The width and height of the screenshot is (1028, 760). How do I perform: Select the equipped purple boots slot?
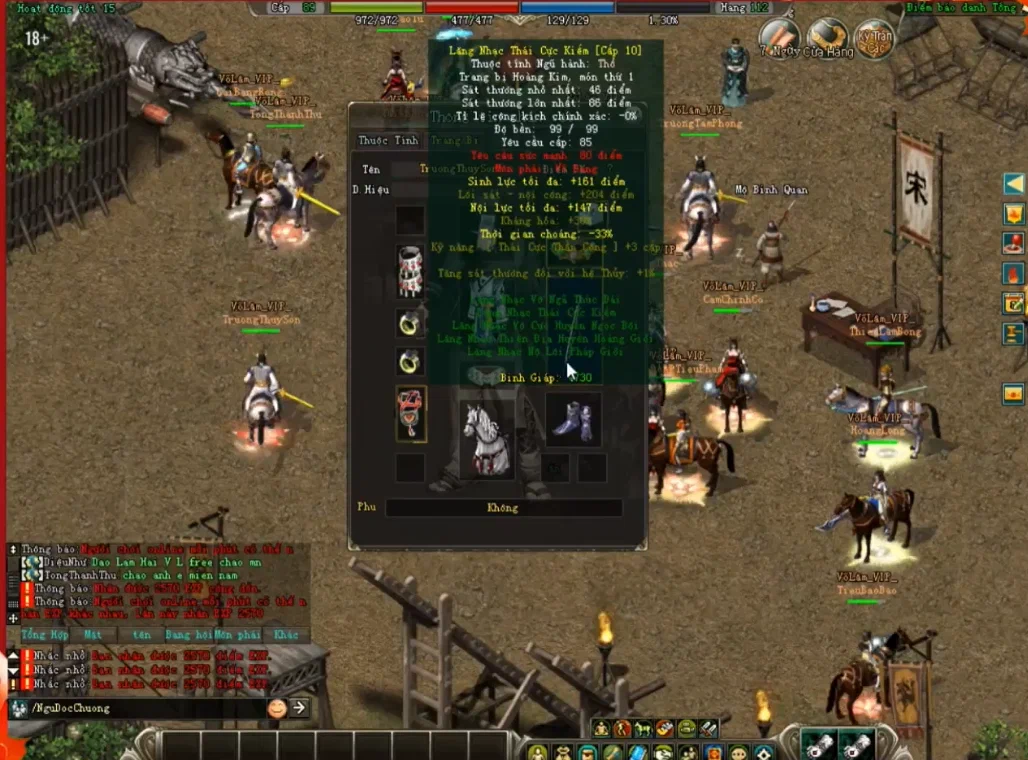(x=574, y=419)
